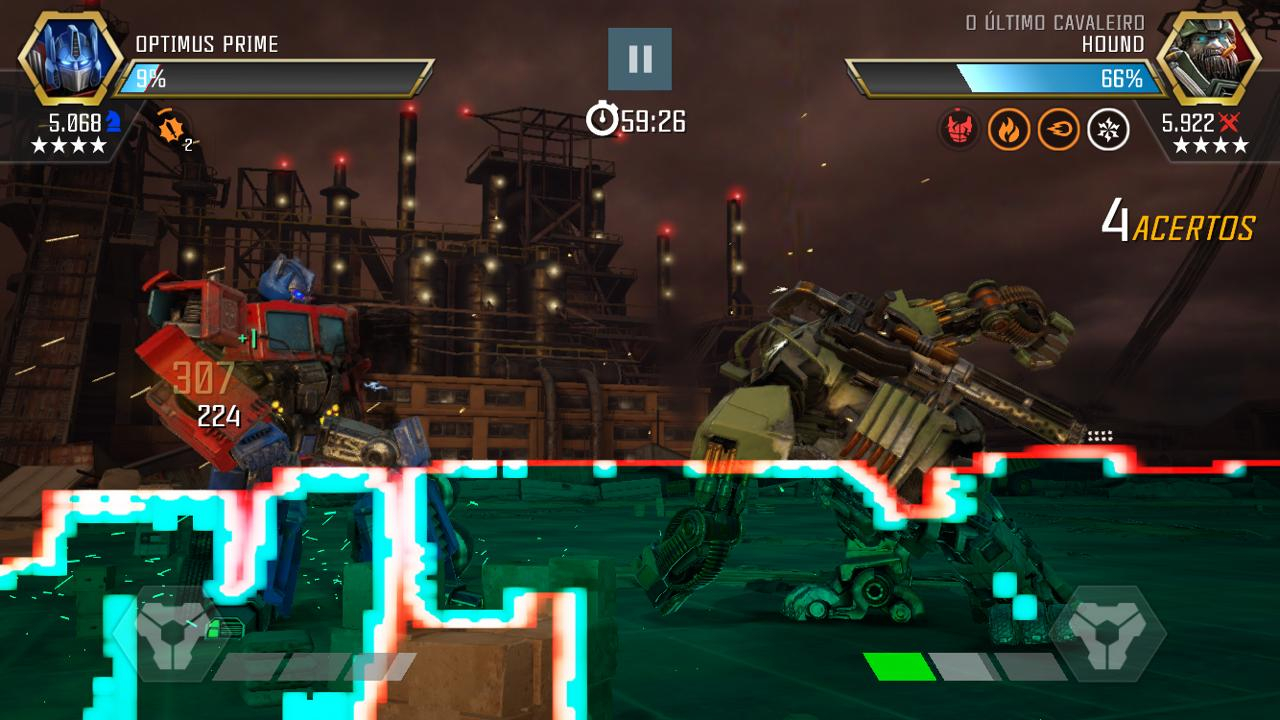Inspect Hound's orange flame buff icon
This screenshot has height=720, width=1280.
pyautogui.click(x=1008, y=129)
